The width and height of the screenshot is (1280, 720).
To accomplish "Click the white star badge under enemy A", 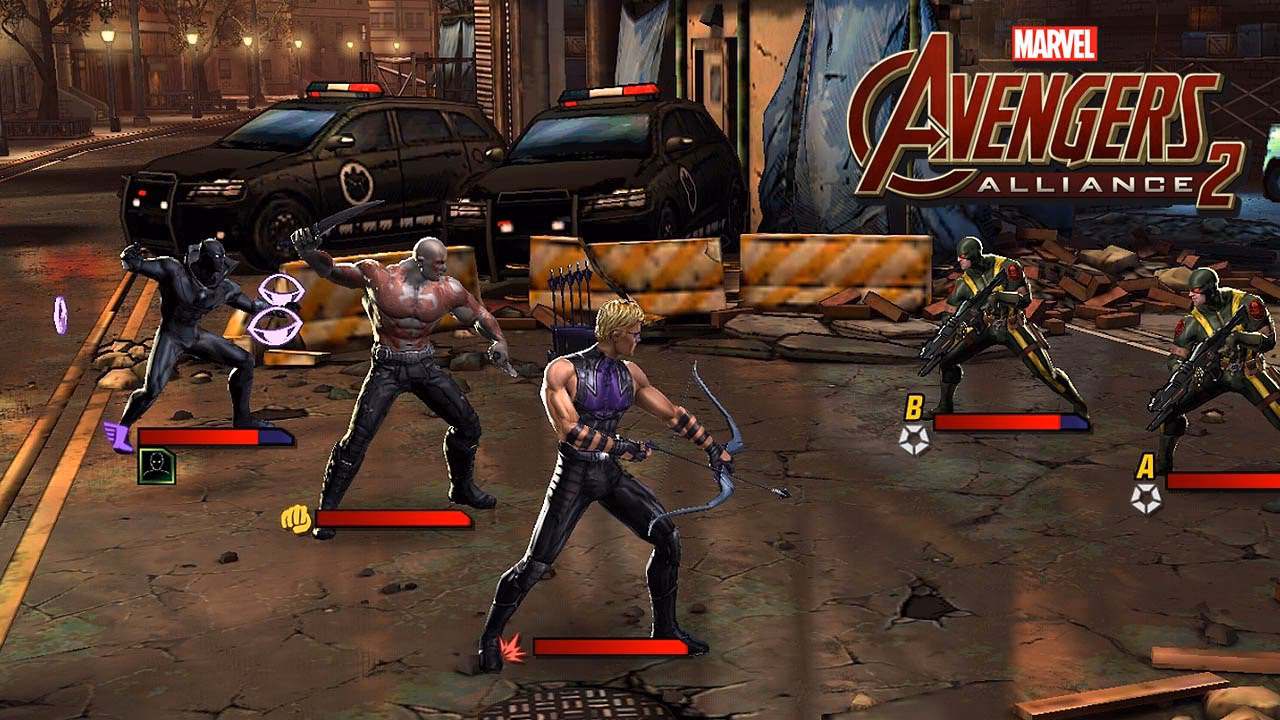I will [x=1146, y=499].
